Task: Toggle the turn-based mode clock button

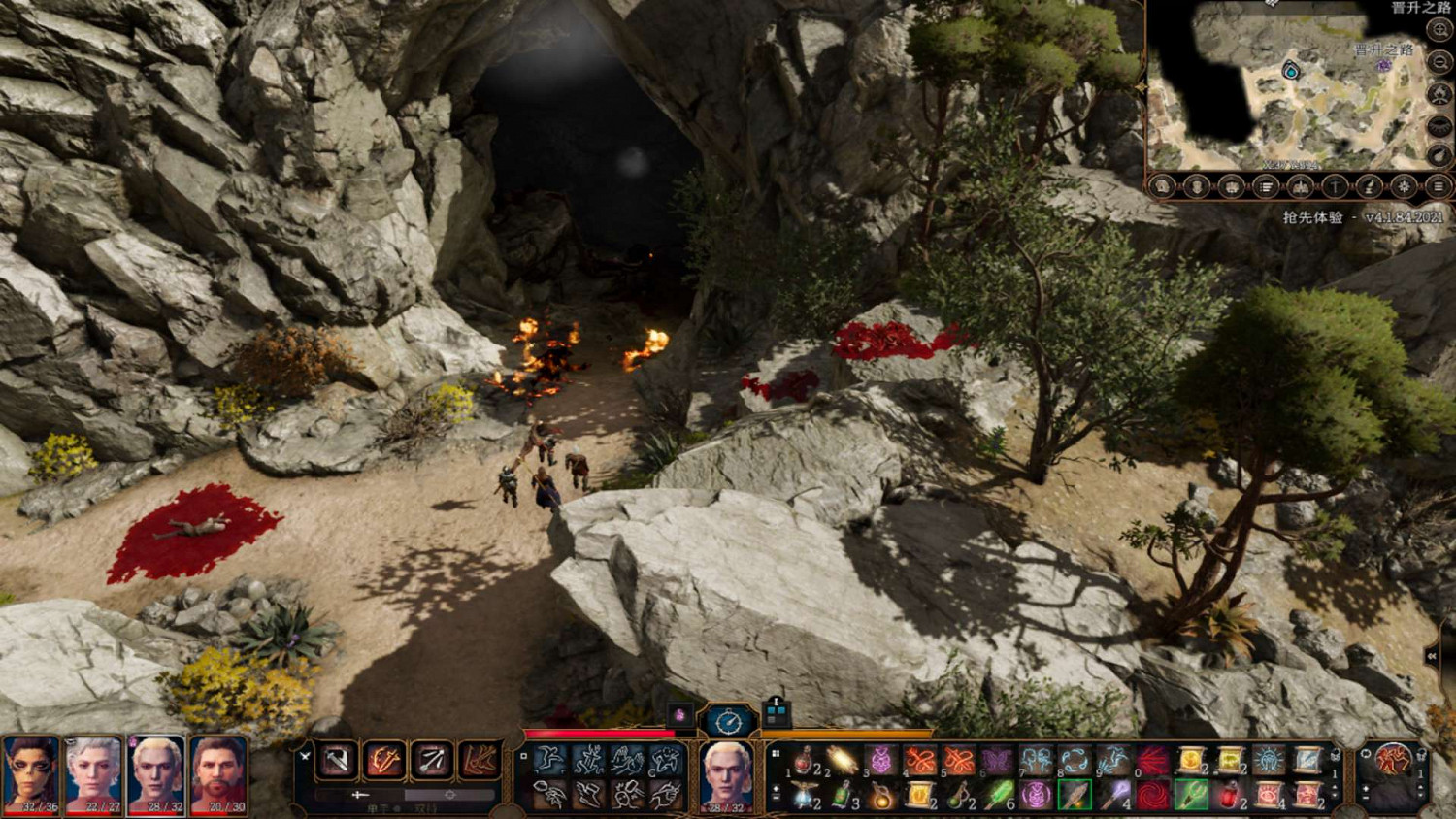Action: (728, 721)
